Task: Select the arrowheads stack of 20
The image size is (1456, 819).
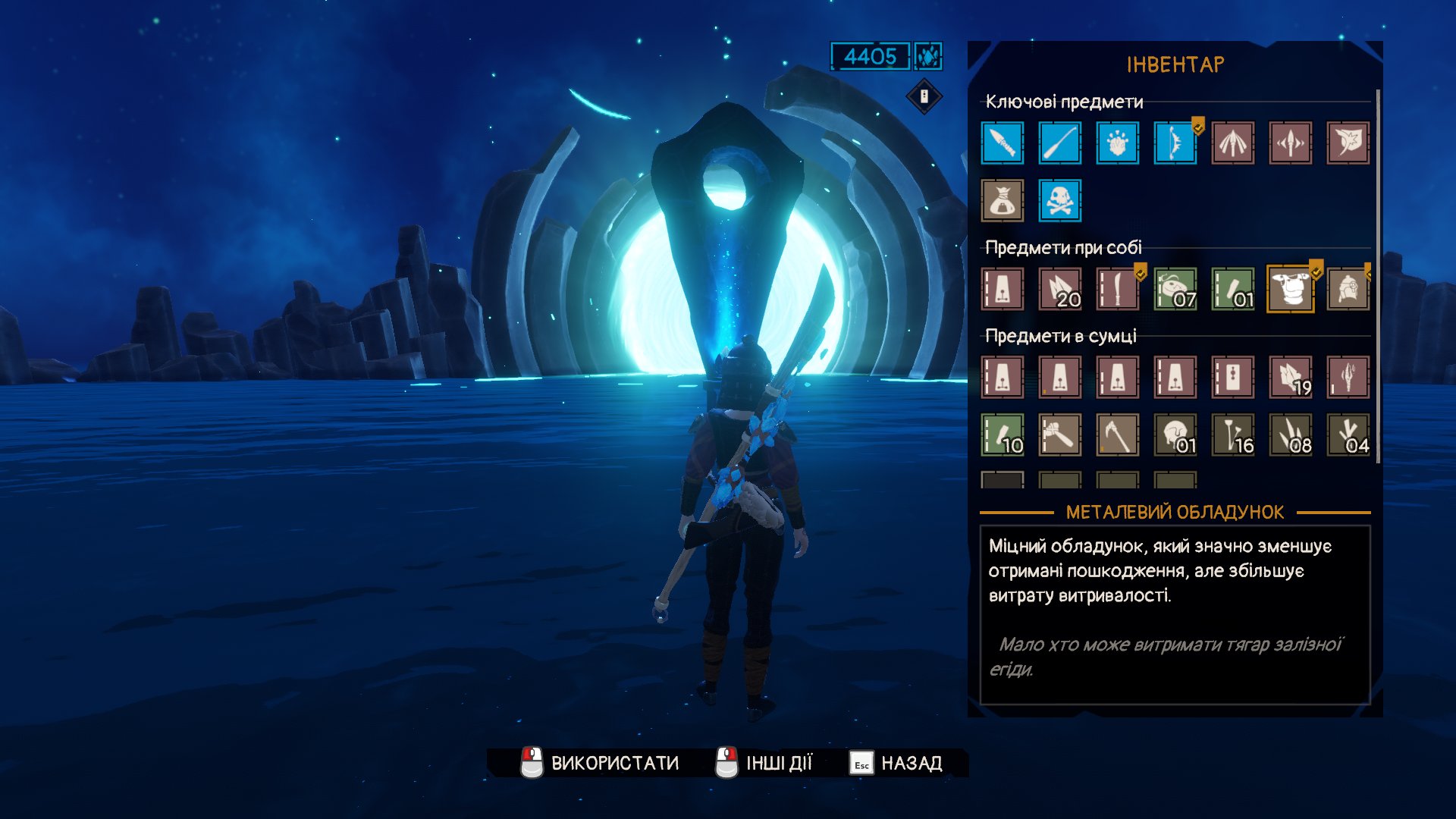Action: point(1059,289)
